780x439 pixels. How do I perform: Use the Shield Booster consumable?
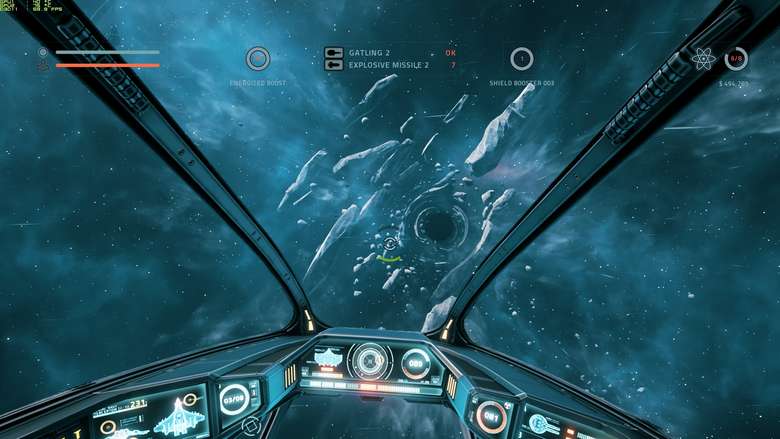click(x=521, y=59)
